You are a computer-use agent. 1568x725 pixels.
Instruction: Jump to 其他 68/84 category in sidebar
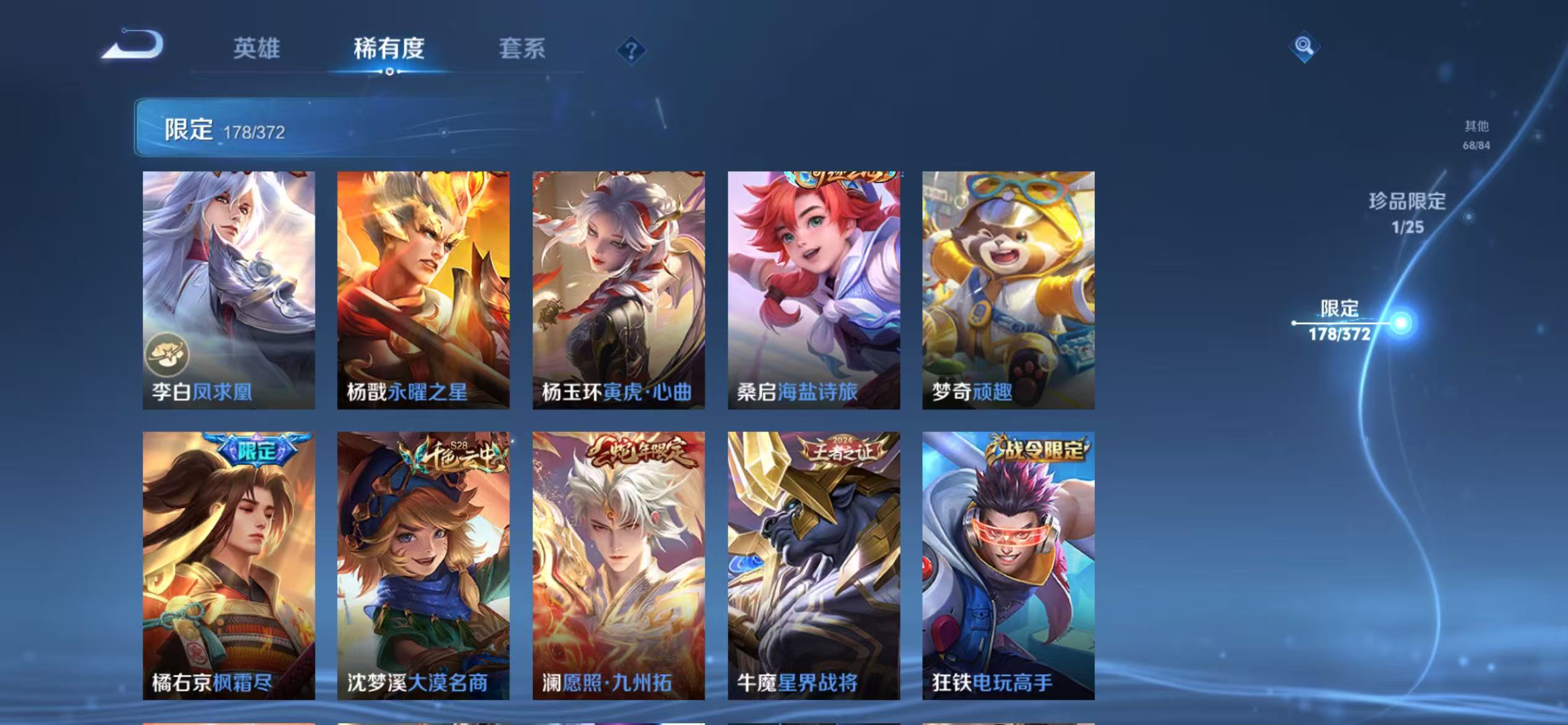[x=1477, y=135]
